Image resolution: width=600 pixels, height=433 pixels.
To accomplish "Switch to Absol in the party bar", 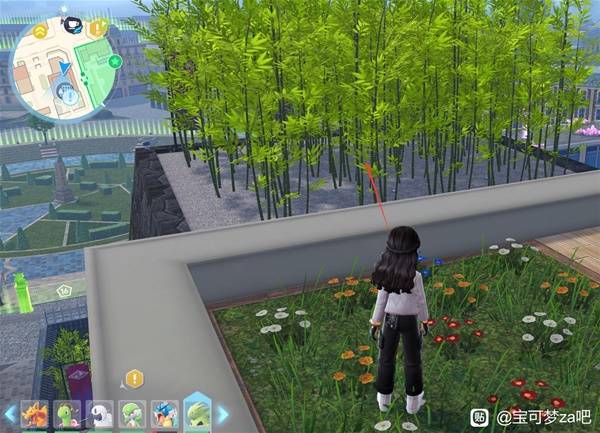I will (99, 413).
